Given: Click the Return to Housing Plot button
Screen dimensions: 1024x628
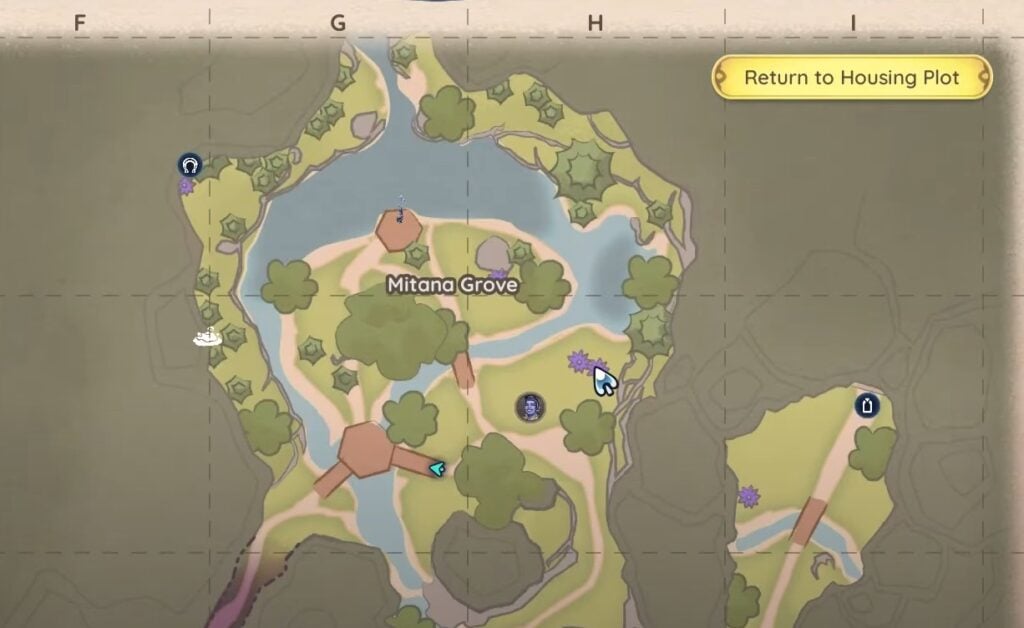Looking at the screenshot, I should click(x=851, y=77).
